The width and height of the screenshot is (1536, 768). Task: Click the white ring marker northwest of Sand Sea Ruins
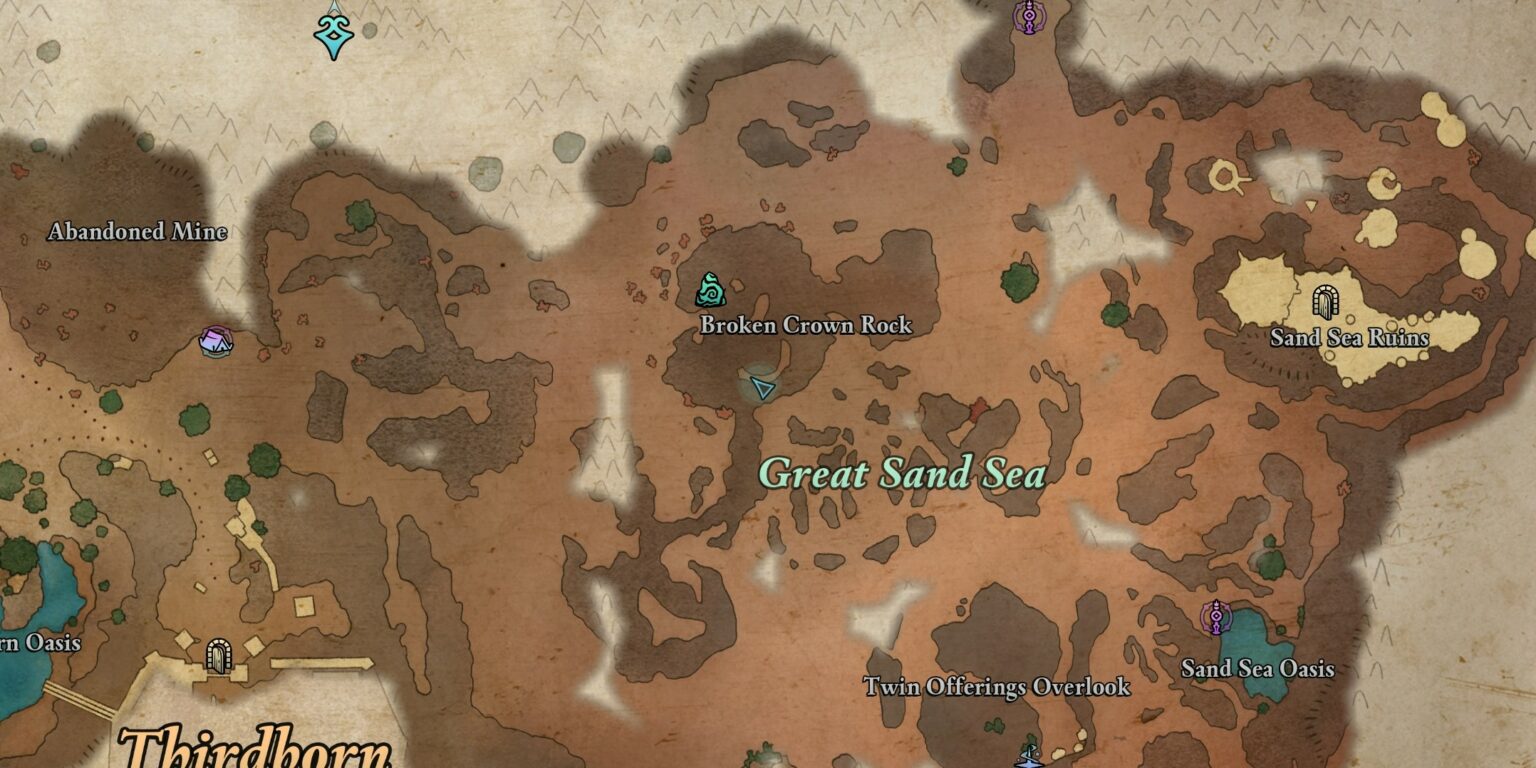pyautogui.click(x=1222, y=175)
